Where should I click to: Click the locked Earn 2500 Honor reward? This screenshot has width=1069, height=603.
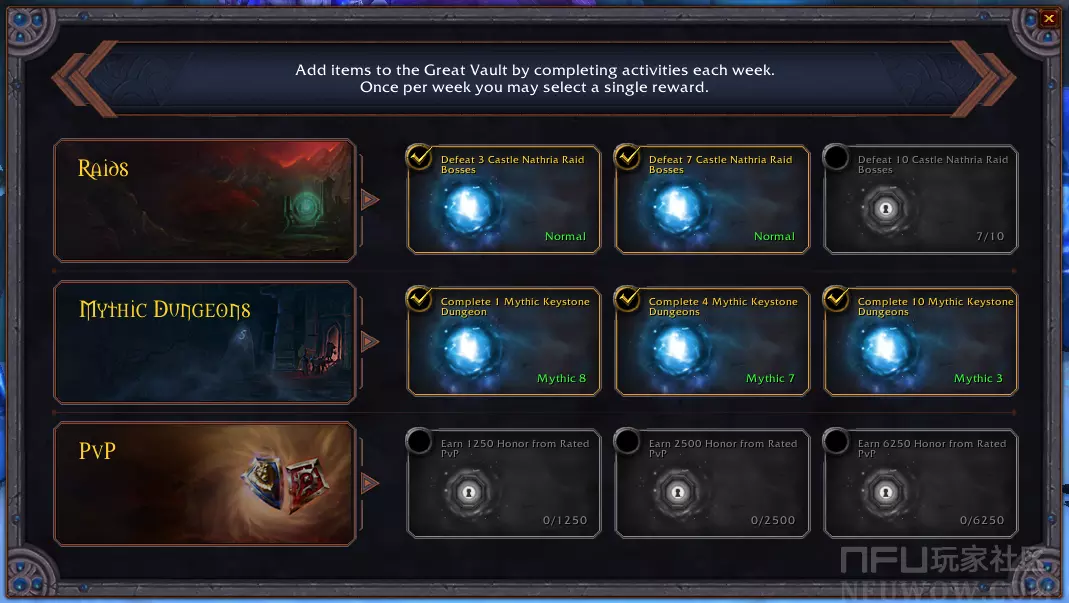click(x=712, y=483)
